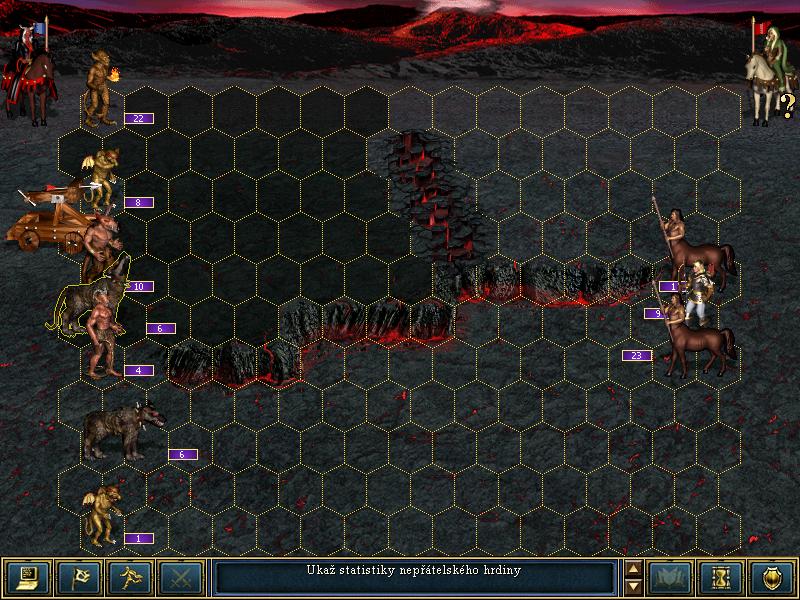
Task: Open the spellbook to cast a spell
Action: (669, 577)
